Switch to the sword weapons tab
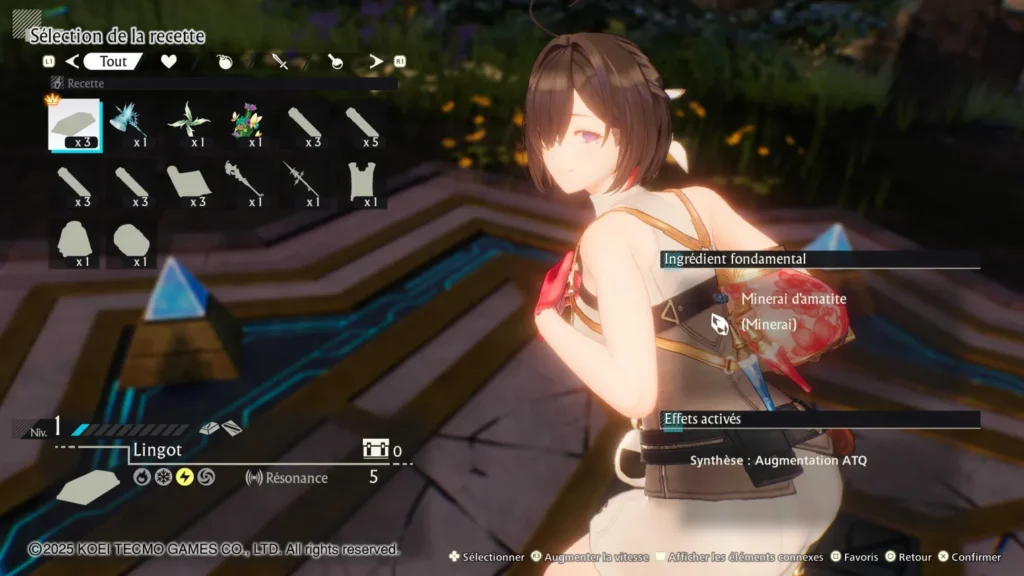The image size is (1024, 576). tap(280, 62)
